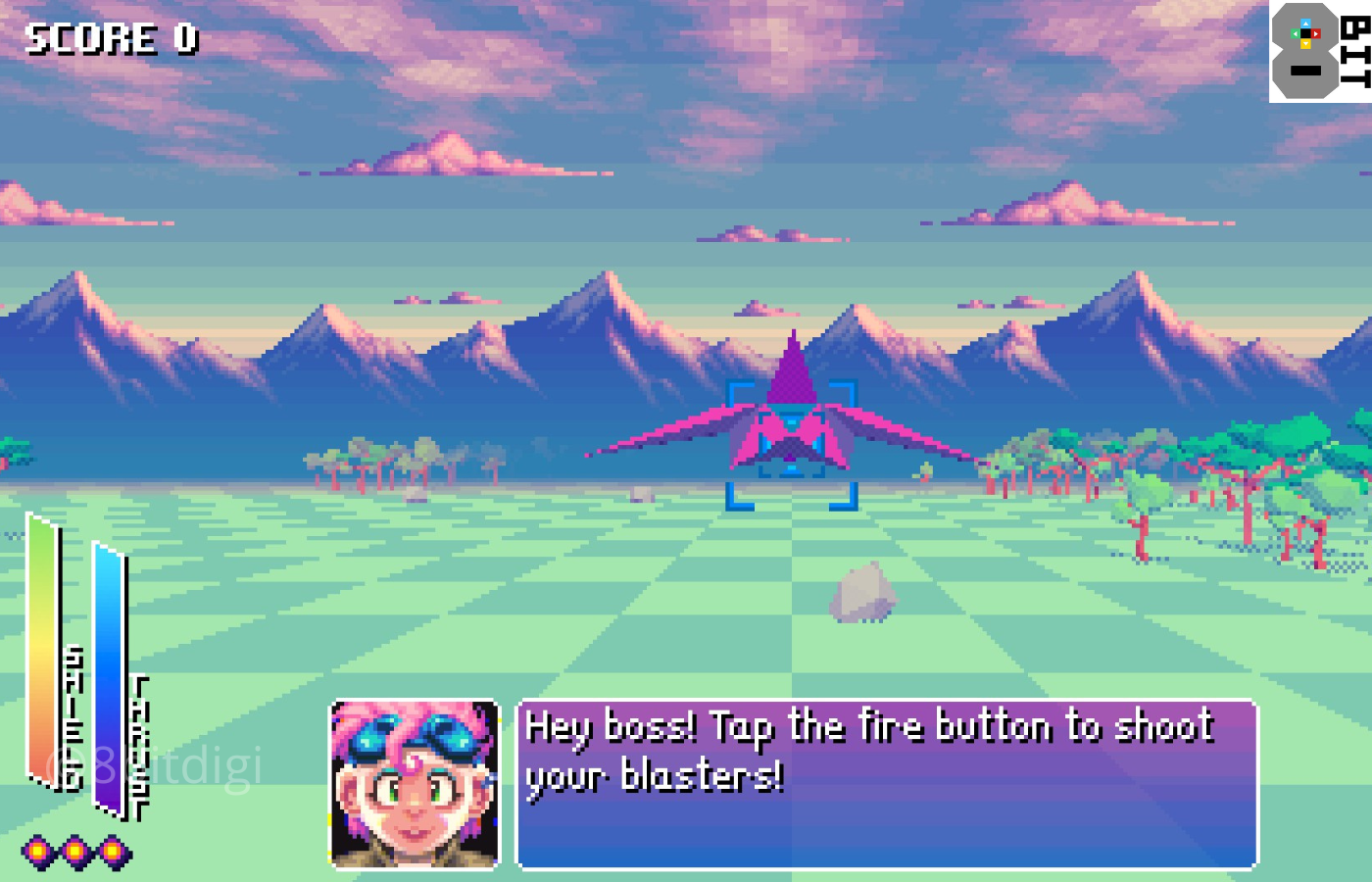Collapse the SCORE counter display
Screen dimensions: 1372x882
(108, 39)
